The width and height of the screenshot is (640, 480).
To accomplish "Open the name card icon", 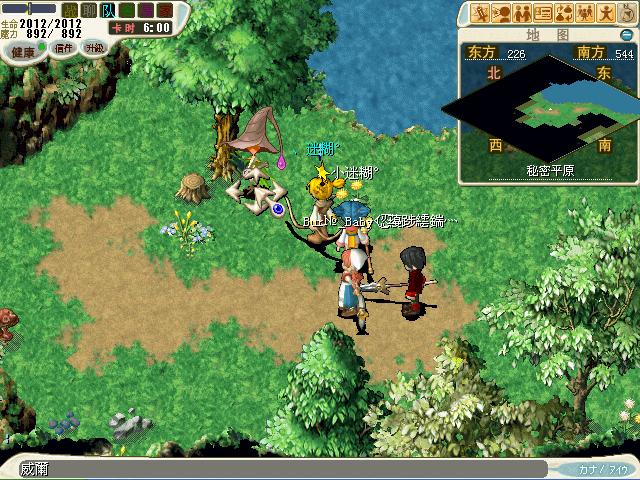I will point(543,13).
